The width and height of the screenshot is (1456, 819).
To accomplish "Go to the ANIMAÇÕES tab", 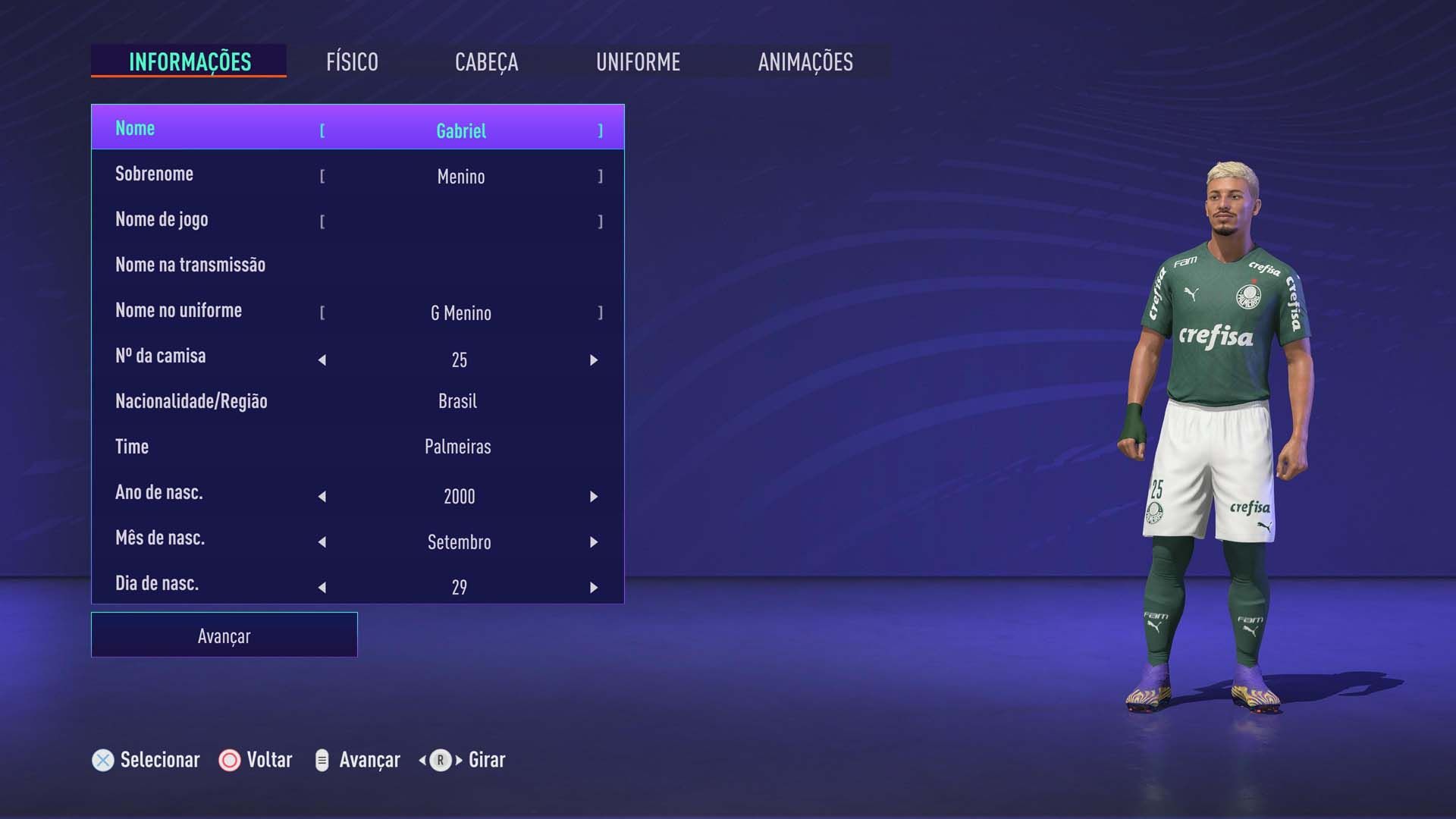I will pos(806,62).
